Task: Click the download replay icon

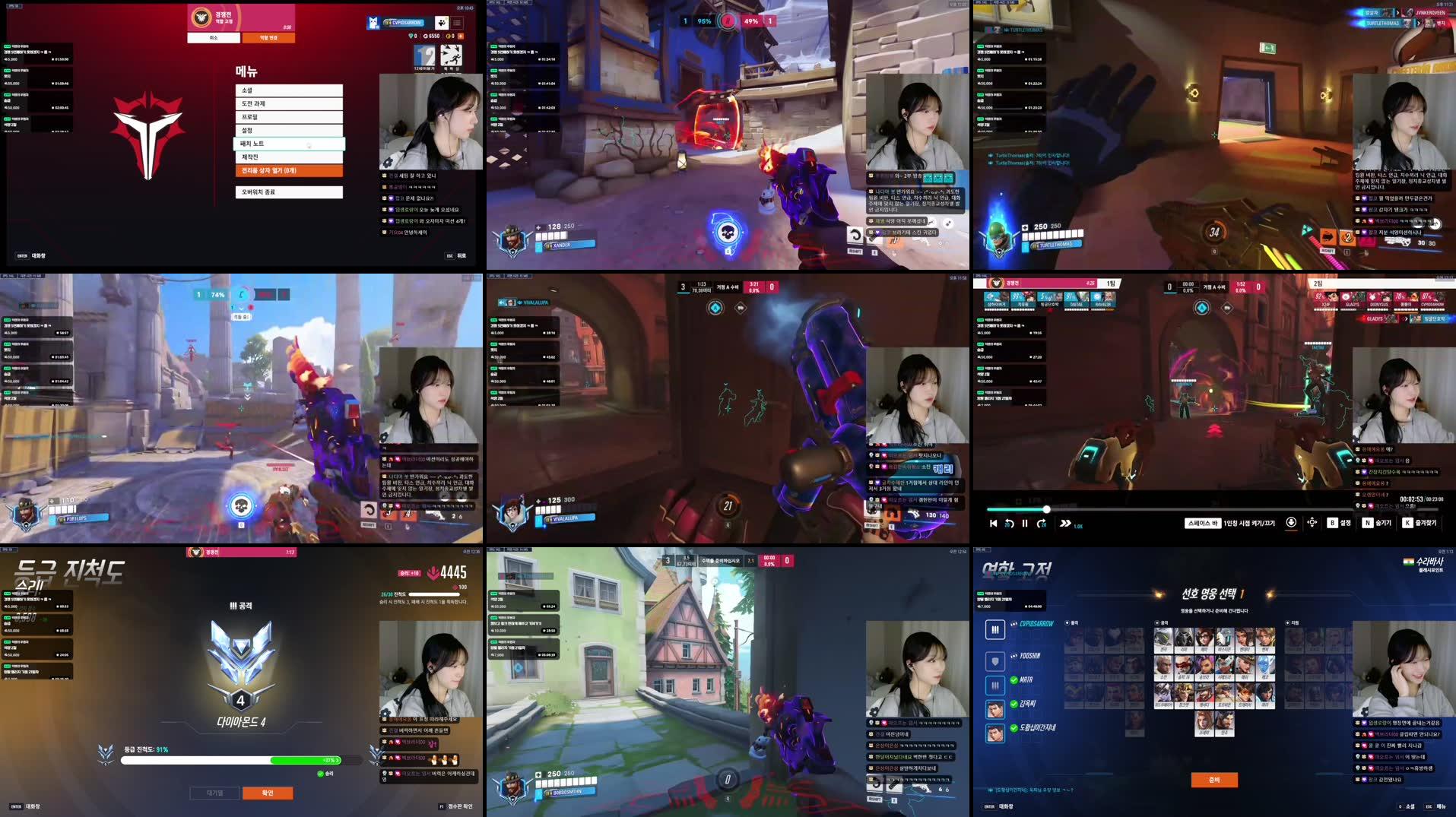Action: point(1292,523)
